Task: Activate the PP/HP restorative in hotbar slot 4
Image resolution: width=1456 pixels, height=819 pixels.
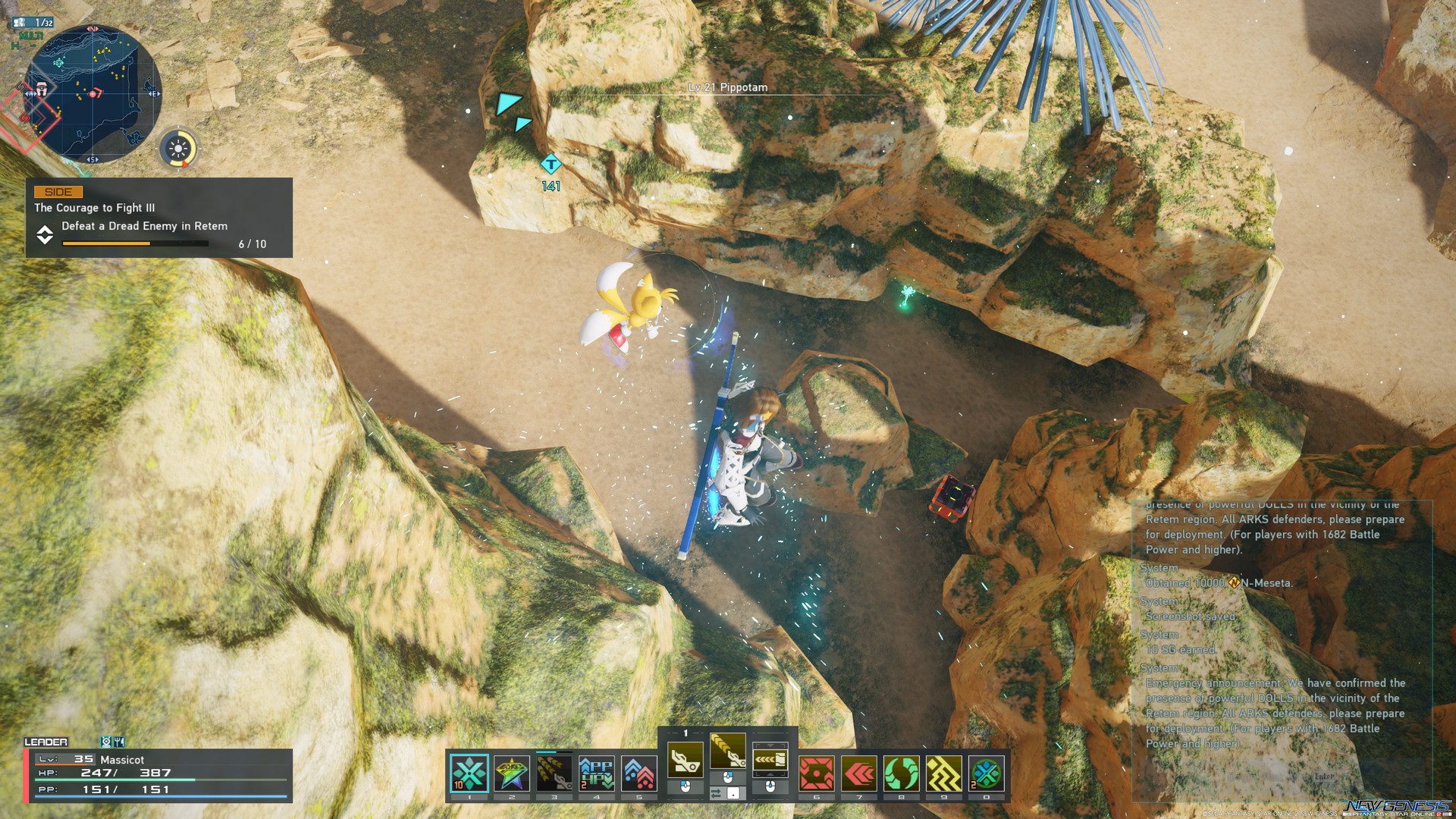Action: 598,772
